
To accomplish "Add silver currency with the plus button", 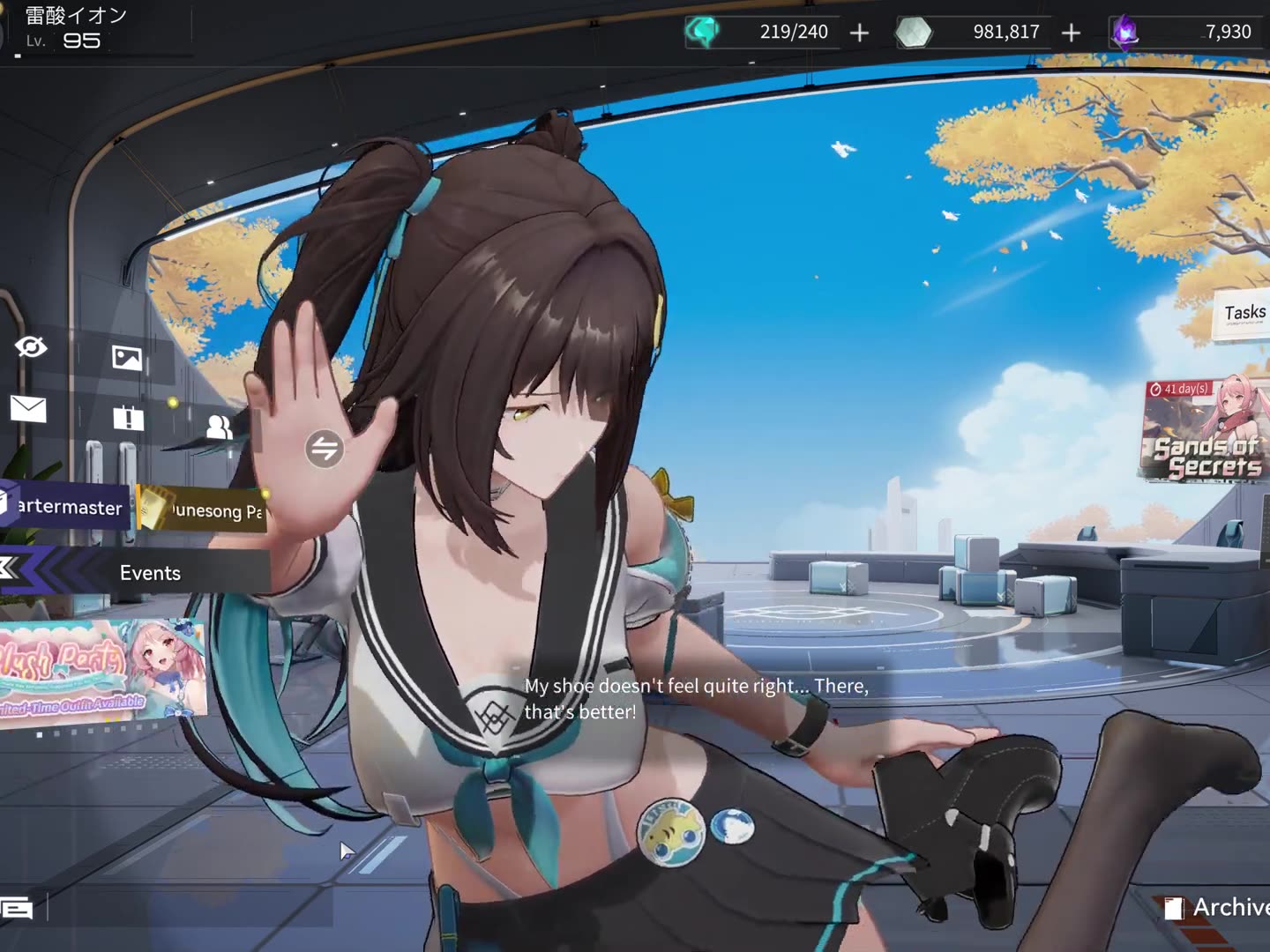I will click(1071, 33).
